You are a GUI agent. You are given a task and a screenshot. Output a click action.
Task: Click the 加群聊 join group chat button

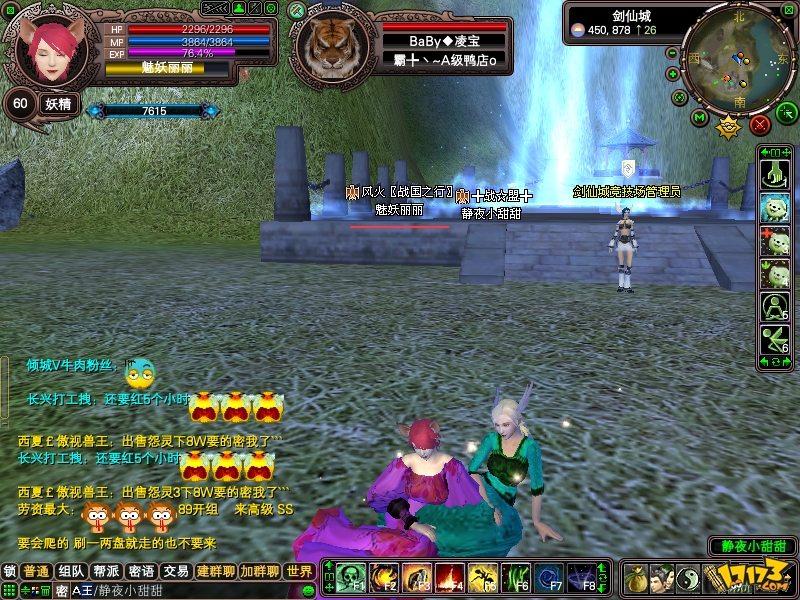259,572
